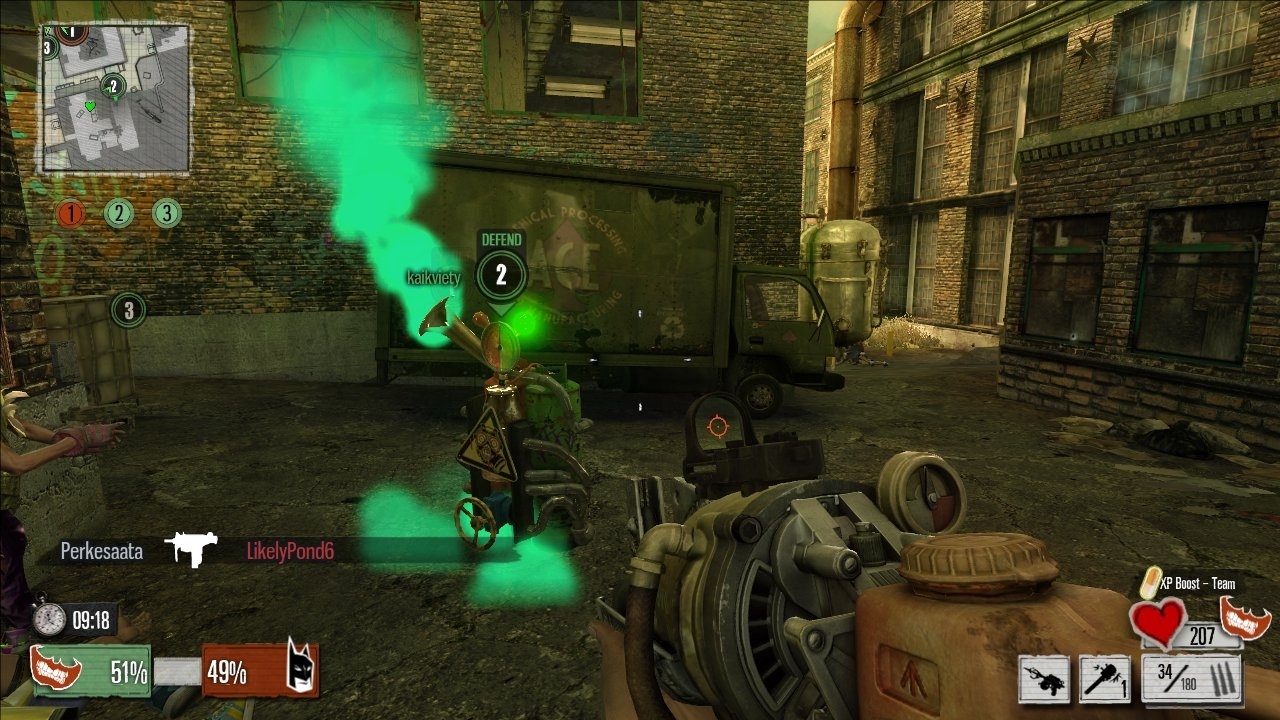Select the green point 2 status indicator

point(119,213)
